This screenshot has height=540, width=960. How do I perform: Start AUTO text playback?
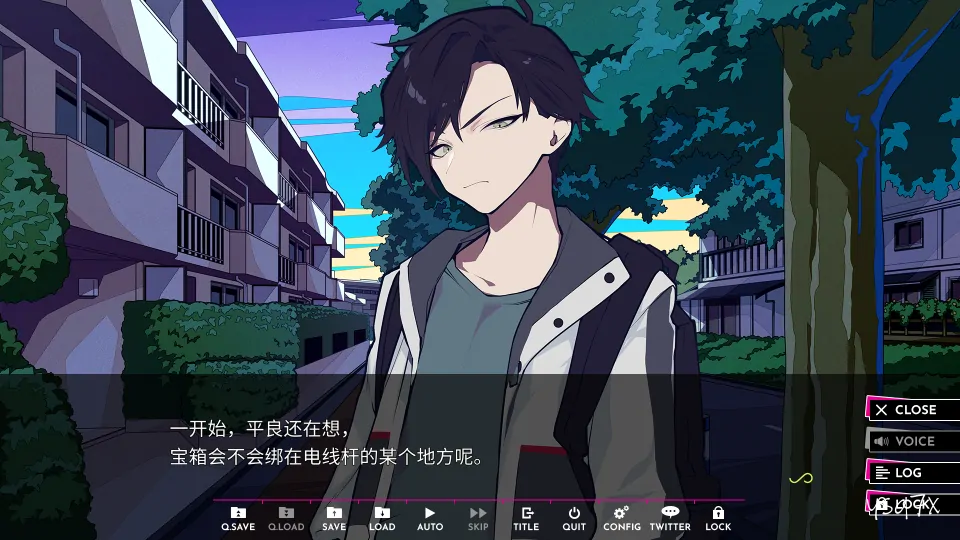point(430,518)
